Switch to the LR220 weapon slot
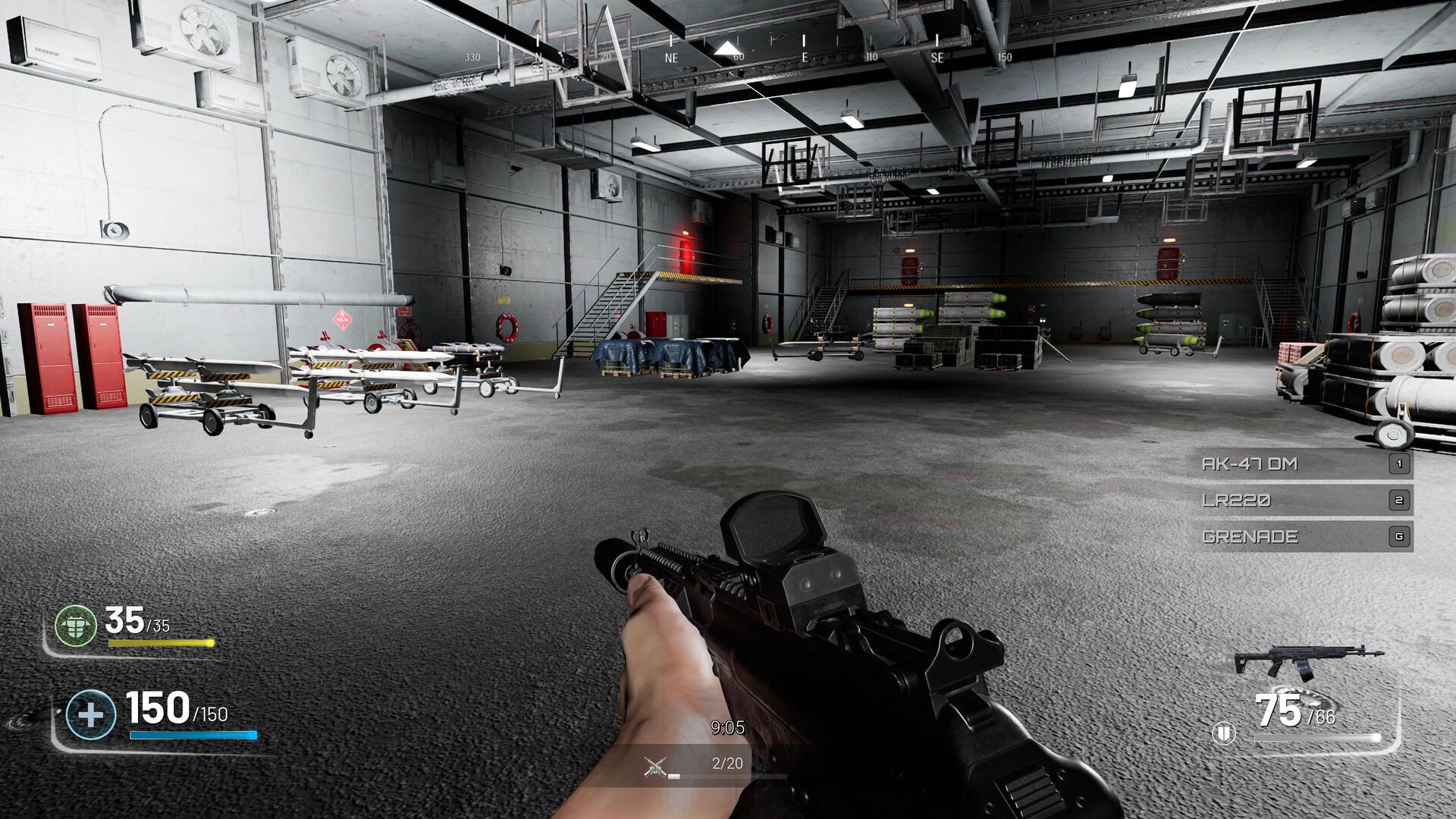Viewport: 1456px width, 819px height. [x=1299, y=500]
